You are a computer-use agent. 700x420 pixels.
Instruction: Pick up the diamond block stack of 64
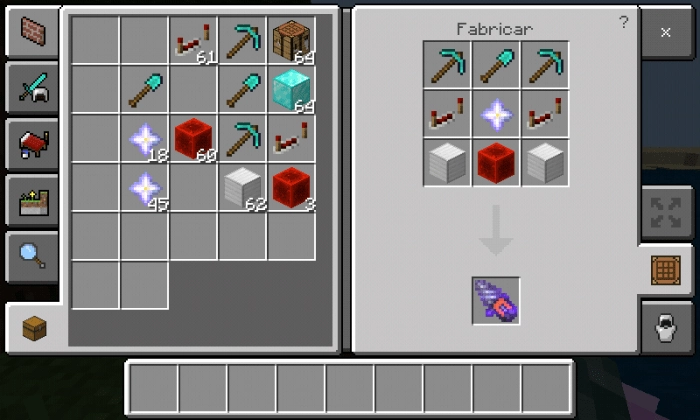click(x=291, y=90)
